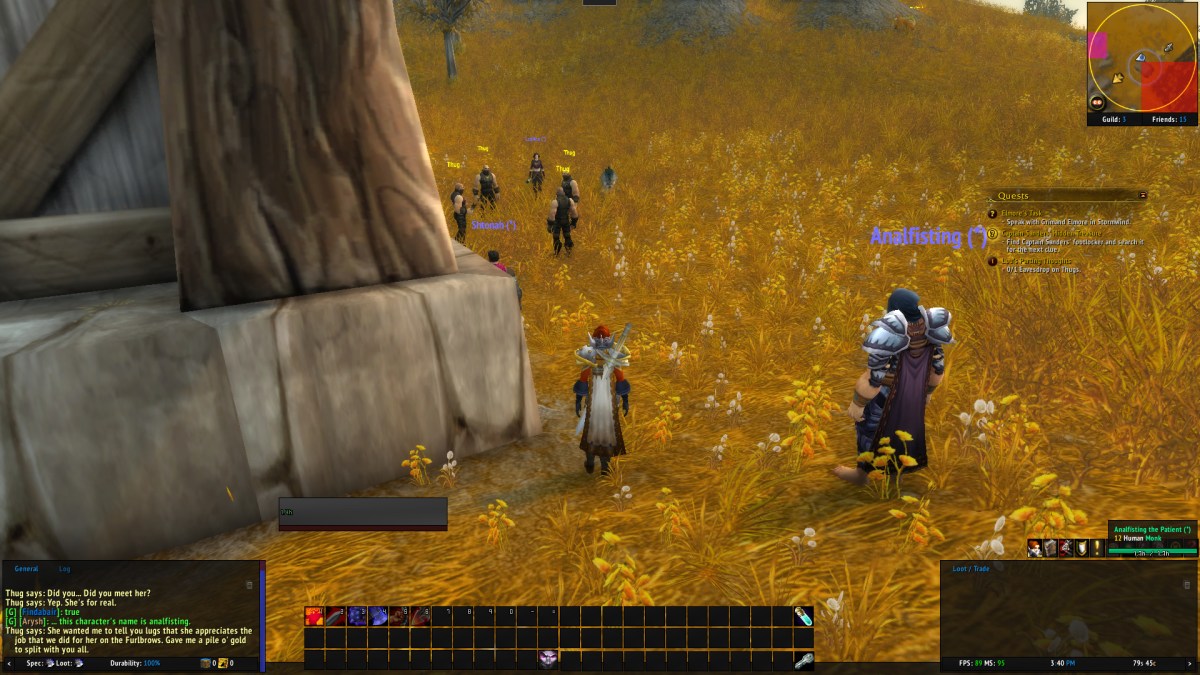Click the minimap
This screenshot has width=1200, height=675.
coord(1141,57)
